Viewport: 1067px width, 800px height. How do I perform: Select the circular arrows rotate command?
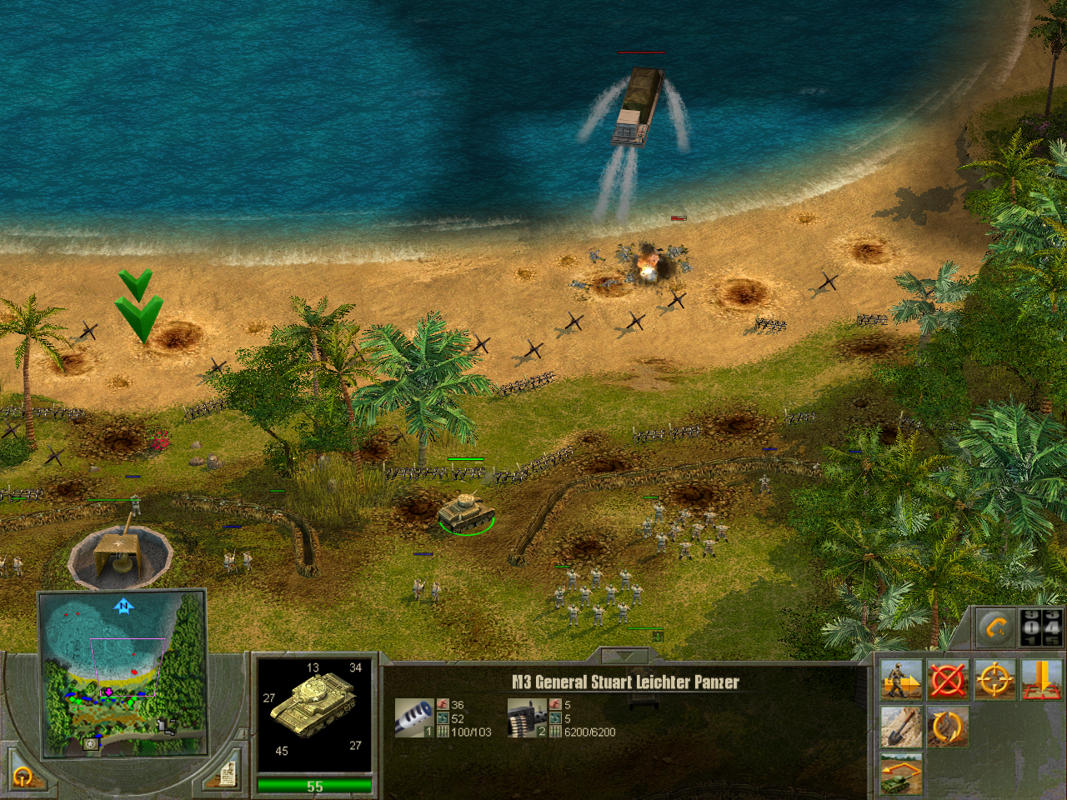[x=947, y=726]
